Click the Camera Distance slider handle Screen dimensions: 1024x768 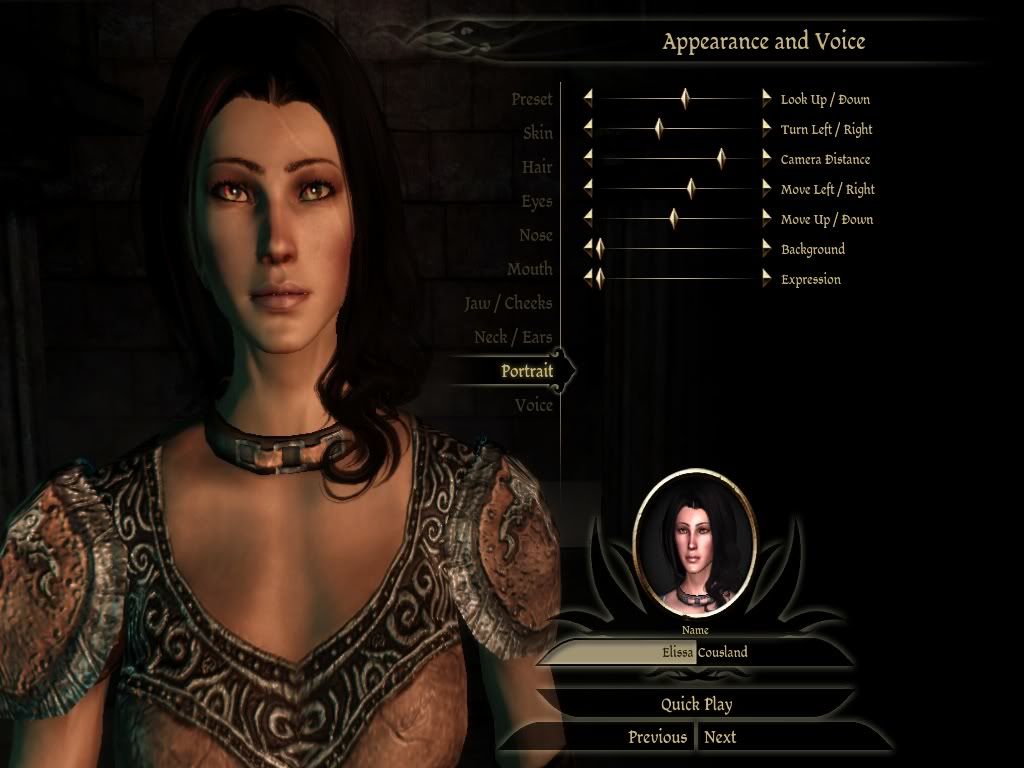[721, 159]
